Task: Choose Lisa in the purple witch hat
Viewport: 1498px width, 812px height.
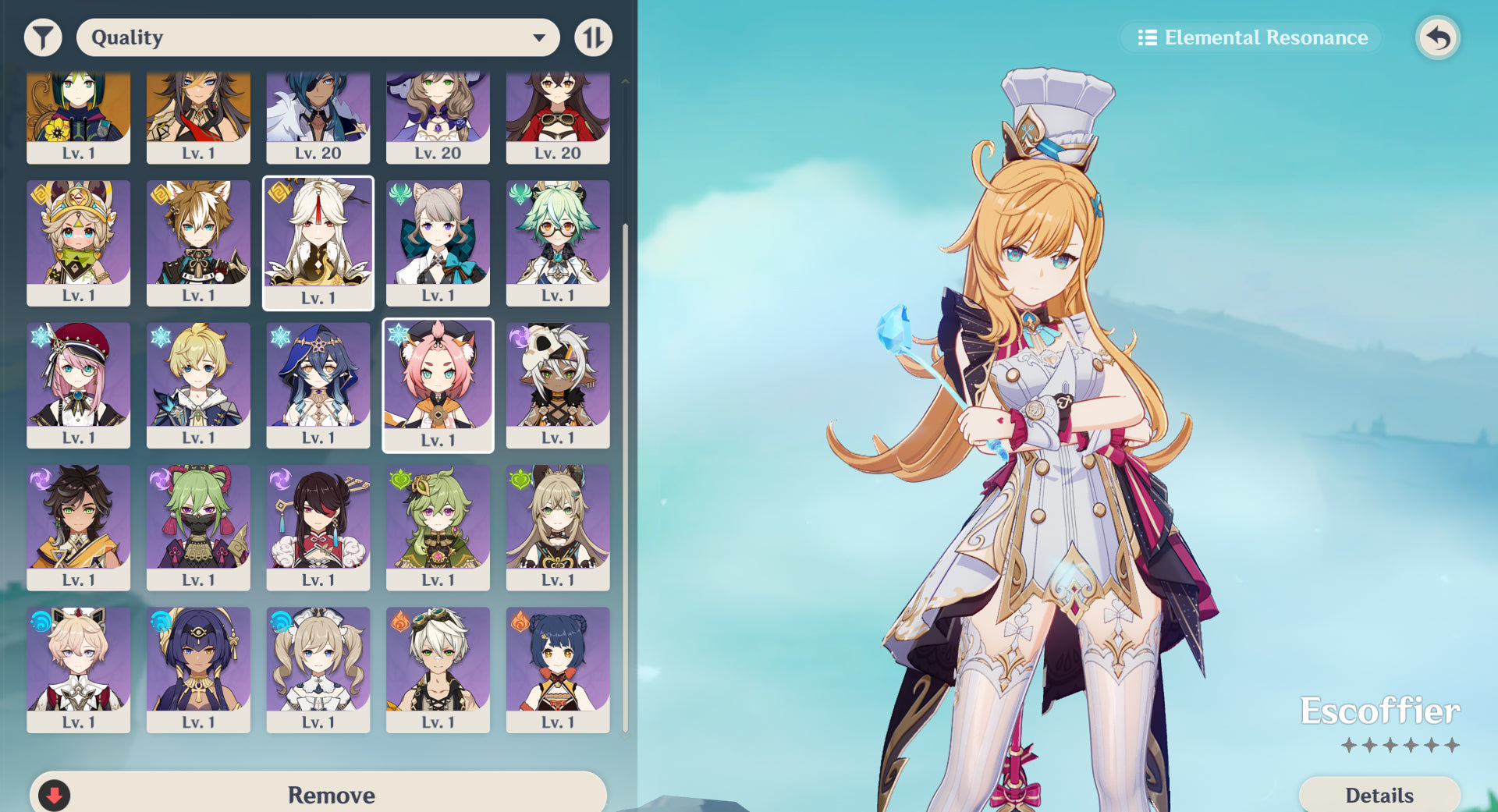Action: [438, 117]
